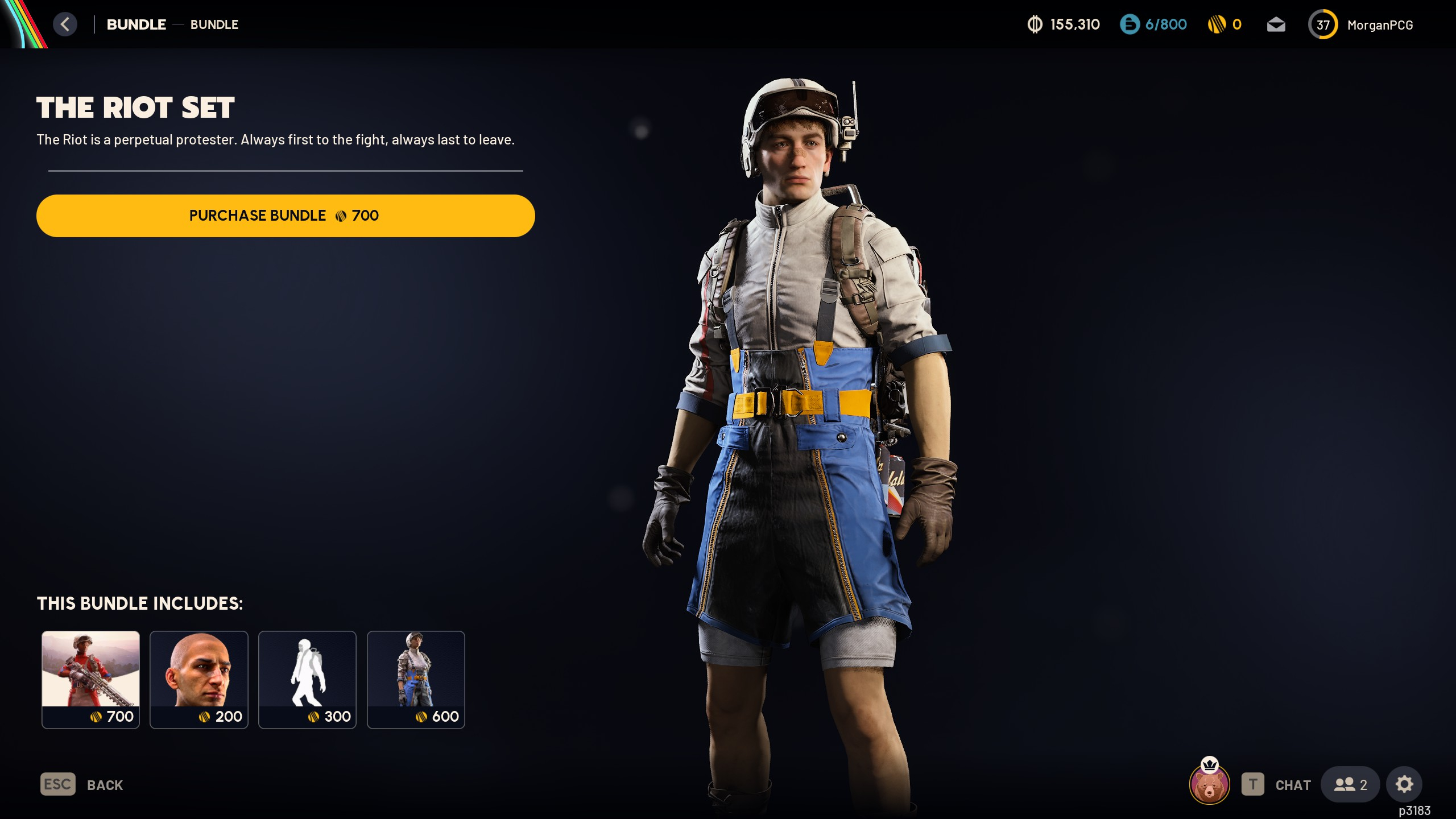Screen dimensions: 1456x819
Task: Click BACK at the bottom left
Action: [105, 784]
